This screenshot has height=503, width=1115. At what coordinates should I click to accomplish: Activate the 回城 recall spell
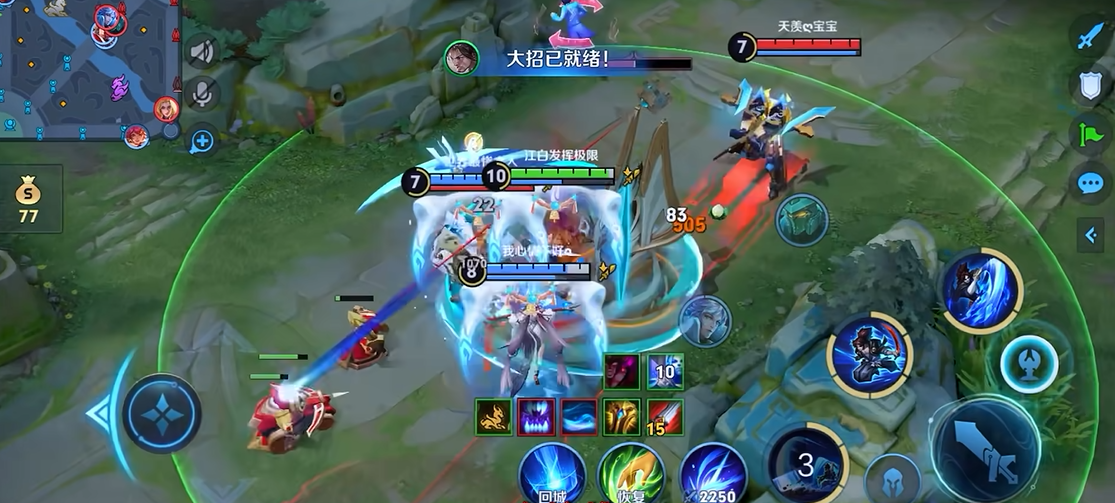tap(552, 470)
